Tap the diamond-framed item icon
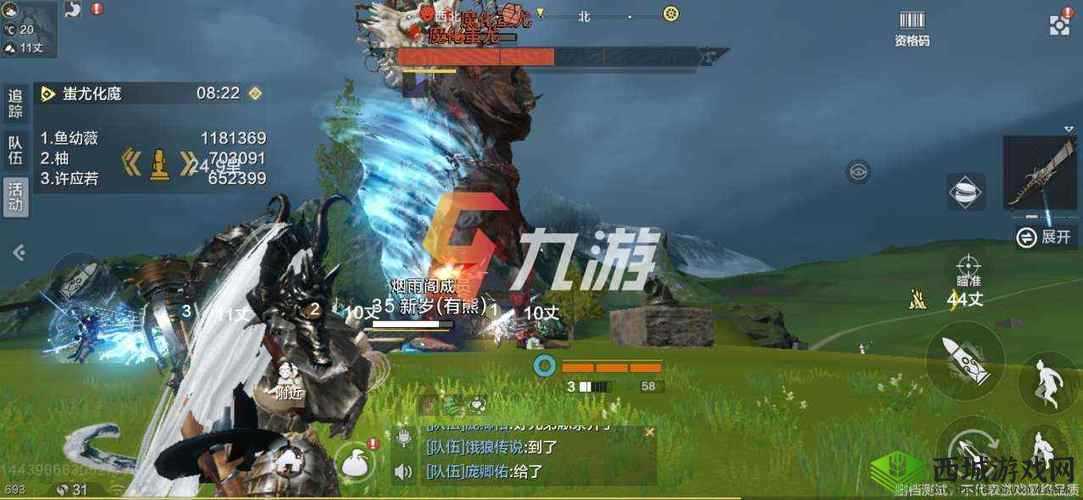Image resolution: width=1083 pixels, height=500 pixels. [965, 193]
